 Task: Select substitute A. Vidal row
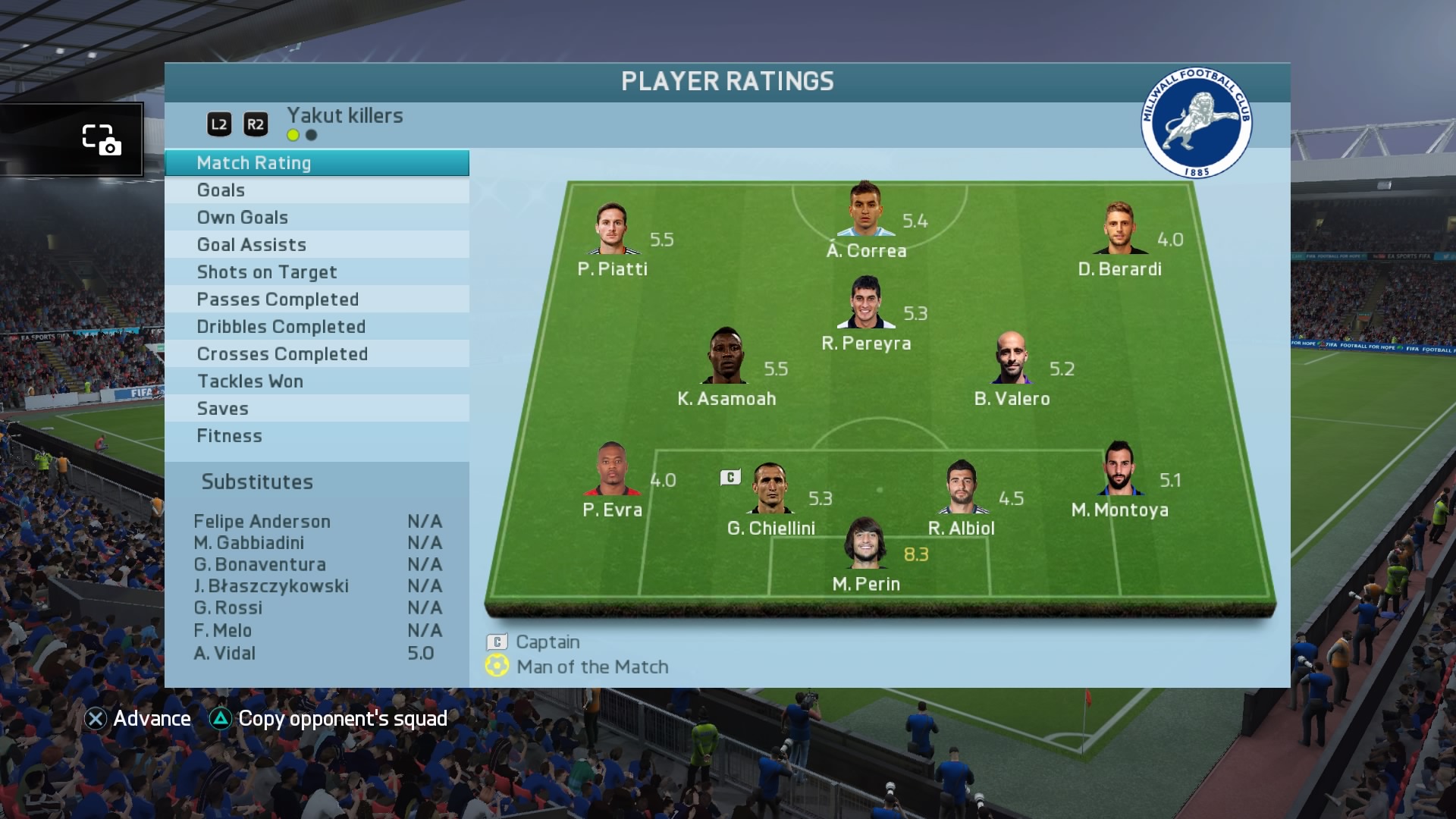point(316,653)
